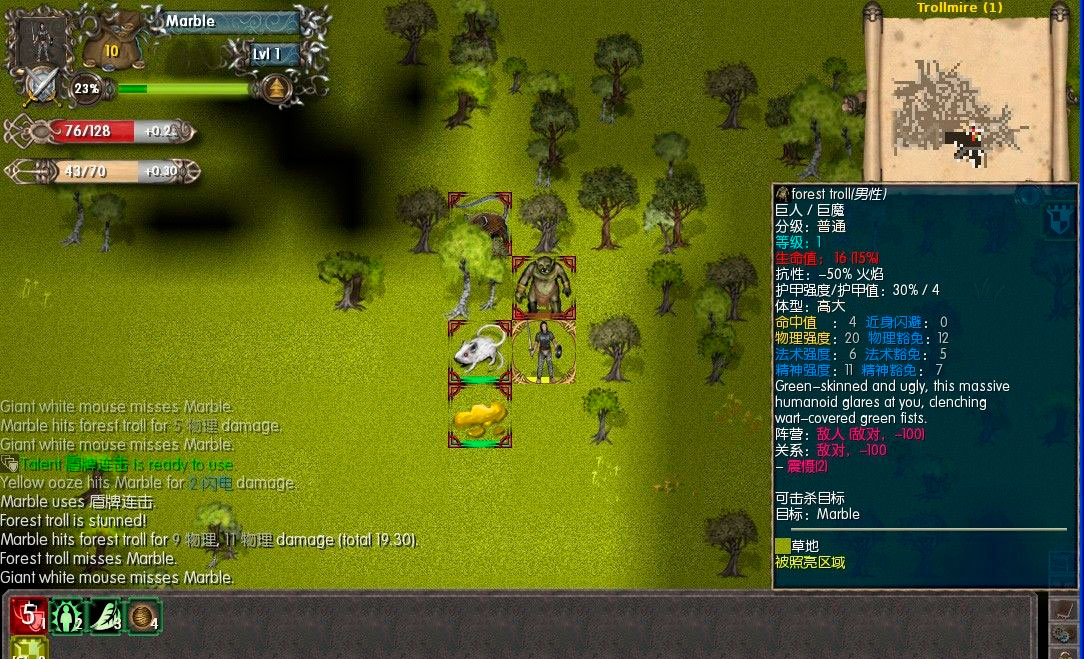Activate the leaf talent in slot 3
The height and width of the screenshot is (659, 1084).
[x=105, y=616]
